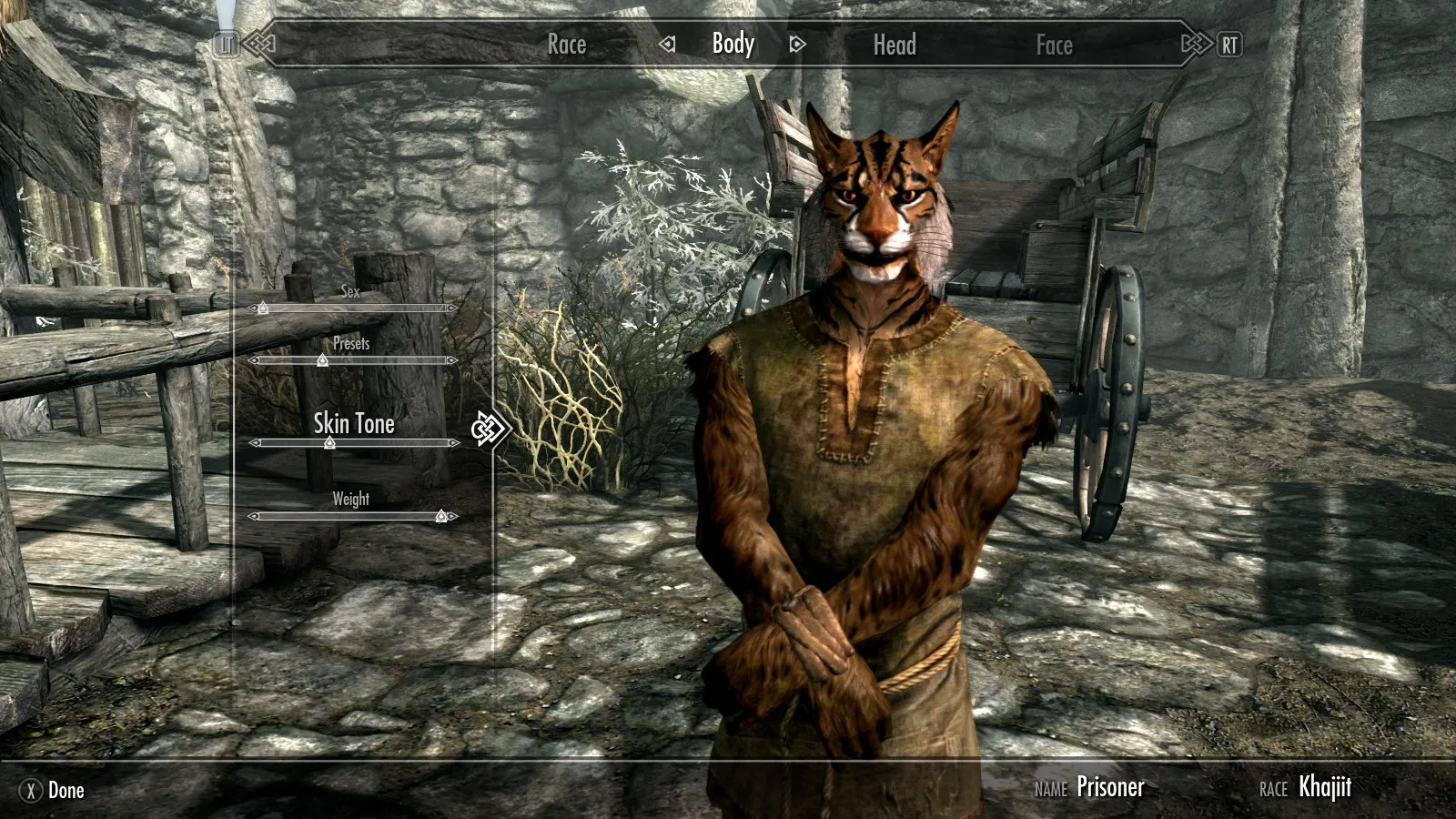
Task: Highlight the Sex option label
Action: (x=350, y=291)
